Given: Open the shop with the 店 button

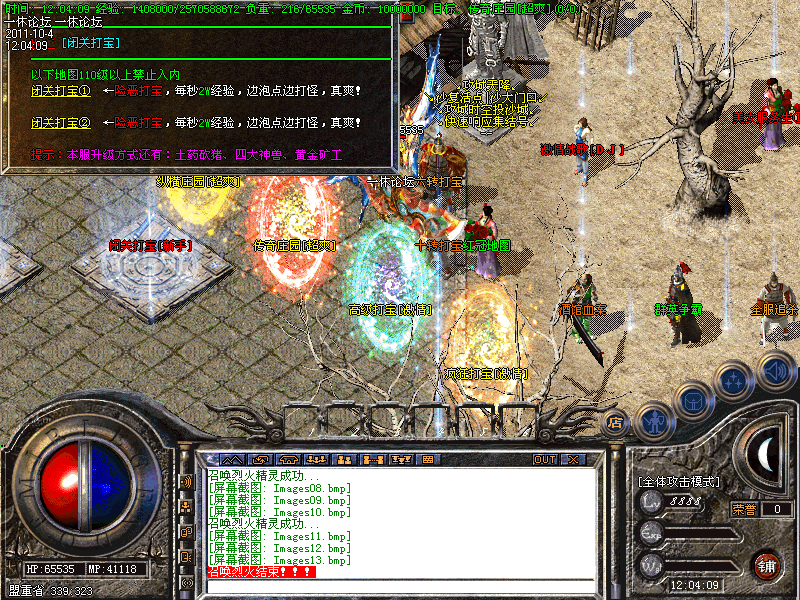Looking at the screenshot, I should (x=615, y=423).
